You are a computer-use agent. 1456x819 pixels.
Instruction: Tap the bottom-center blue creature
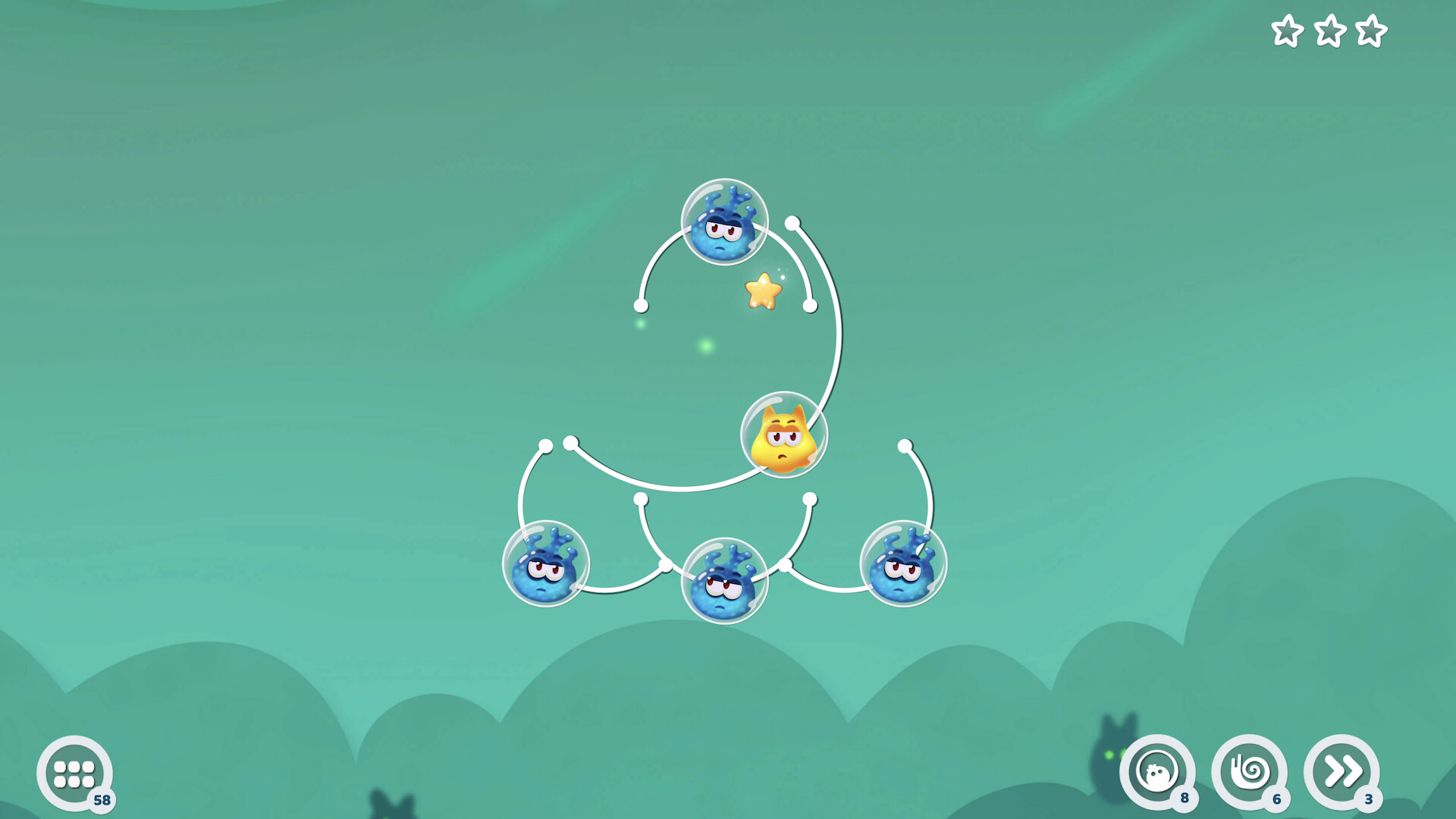coord(726,580)
